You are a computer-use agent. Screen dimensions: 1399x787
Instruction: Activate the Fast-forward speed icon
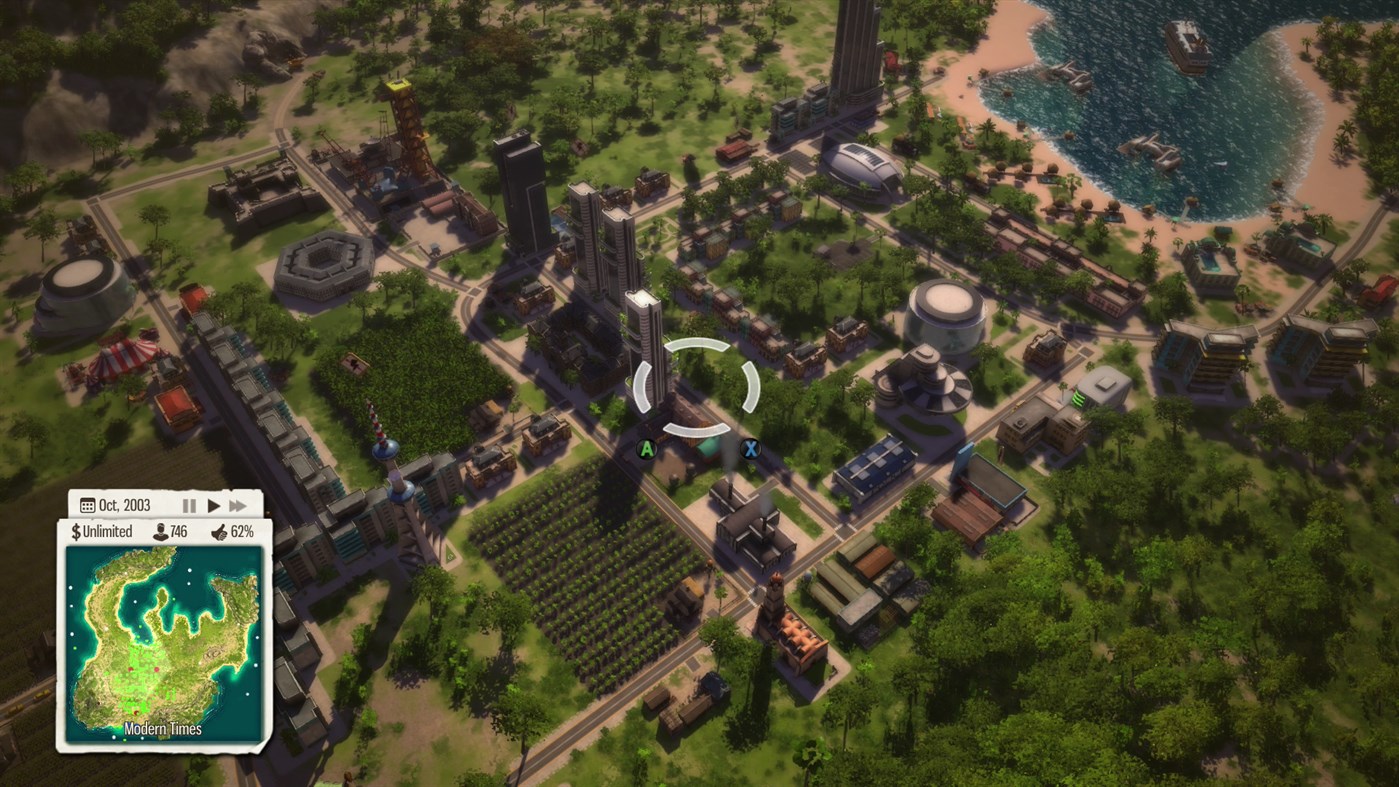coord(238,505)
